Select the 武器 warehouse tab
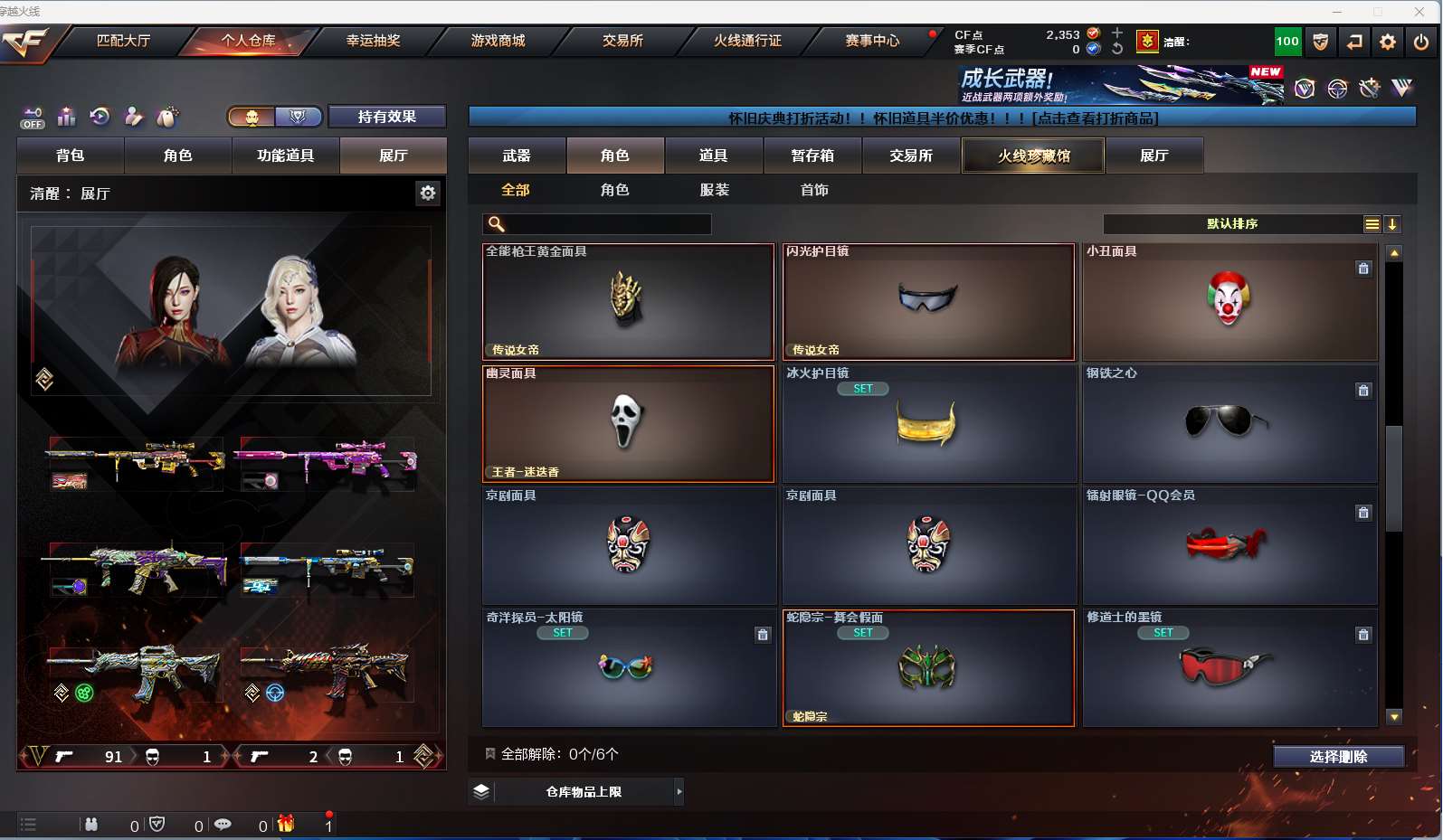Screen dimensions: 1443x840 517,156
